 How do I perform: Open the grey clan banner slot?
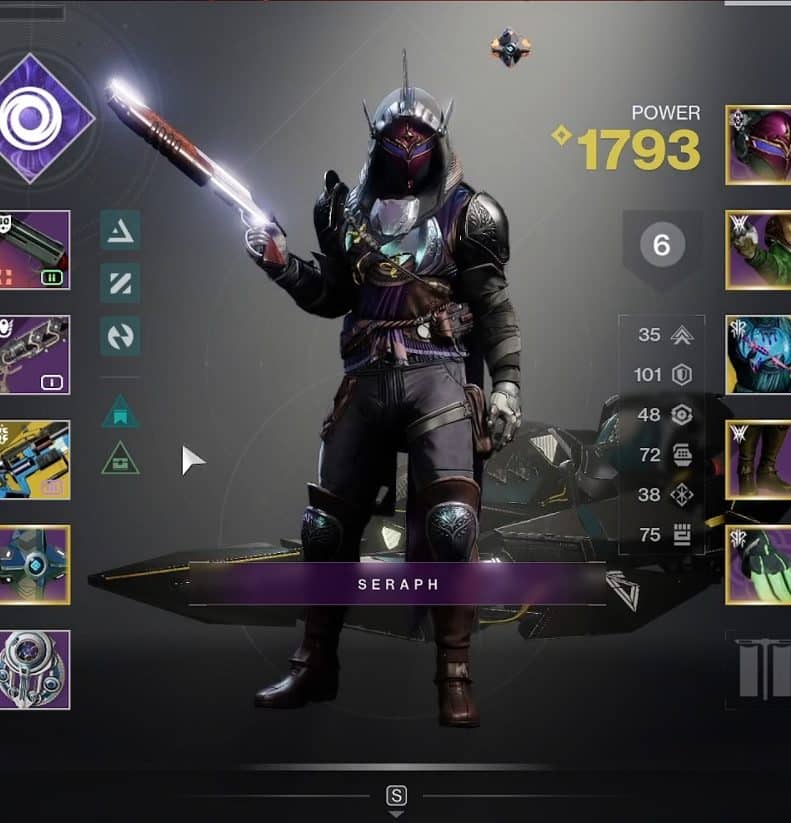762,668
